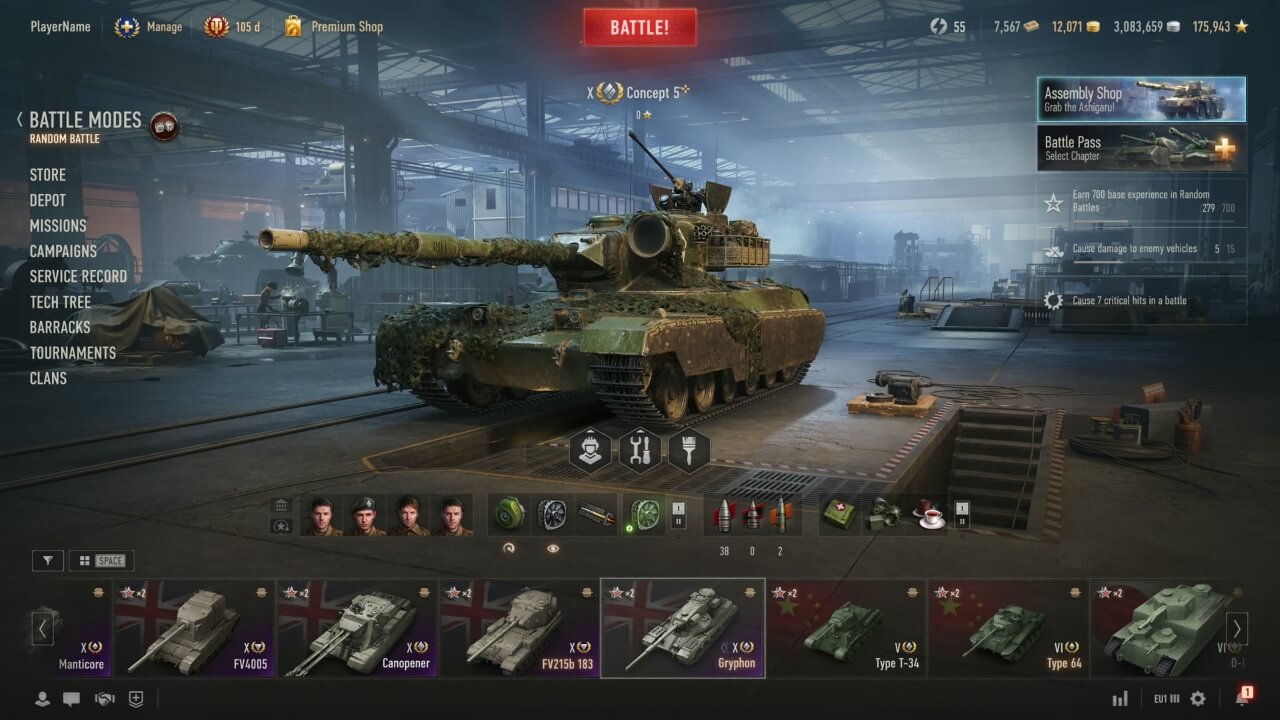
Task: Start a battle with the BATTLE! button
Action: pos(640,27)
